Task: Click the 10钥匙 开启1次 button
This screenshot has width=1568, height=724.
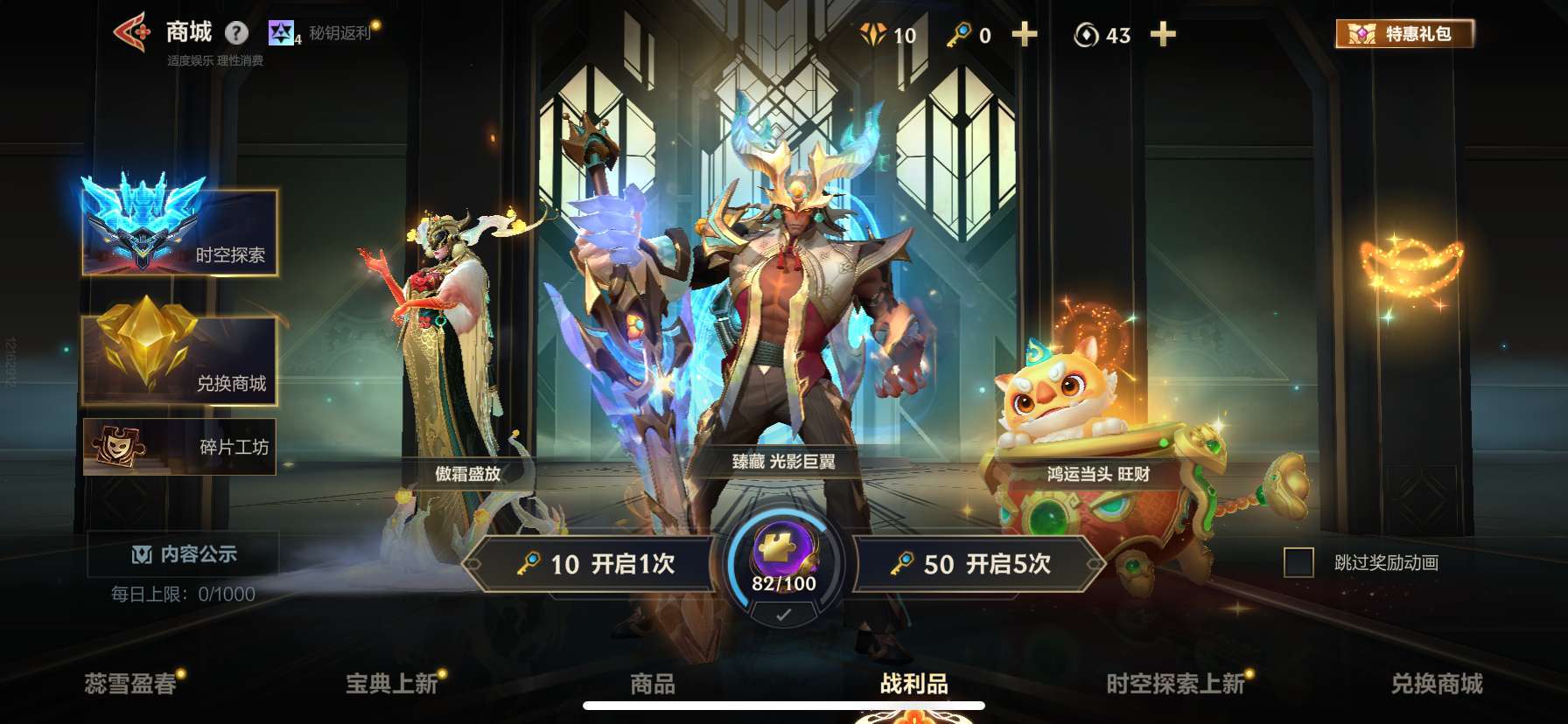Action: [x=595, y=566]
